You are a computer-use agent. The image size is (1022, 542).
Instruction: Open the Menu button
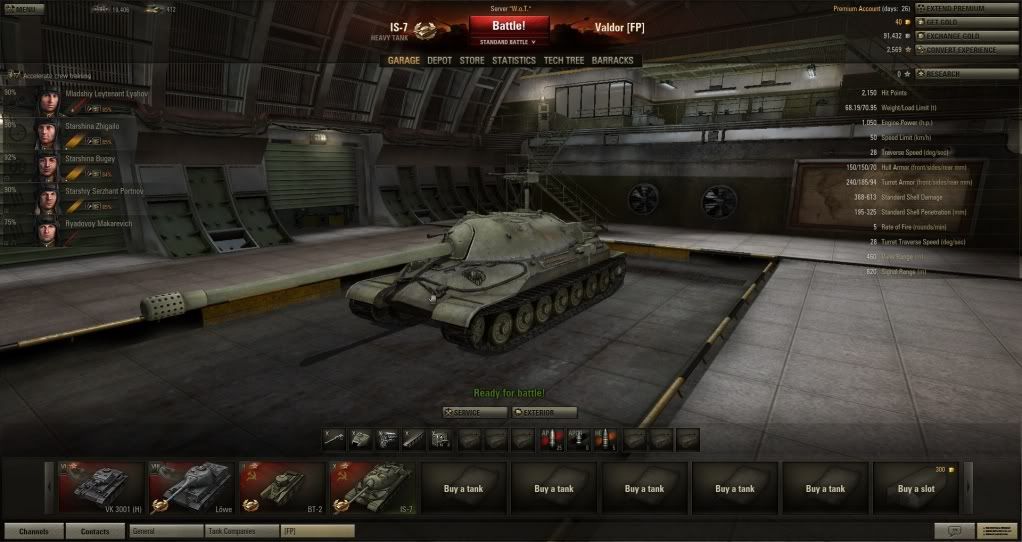click(22, 9)
